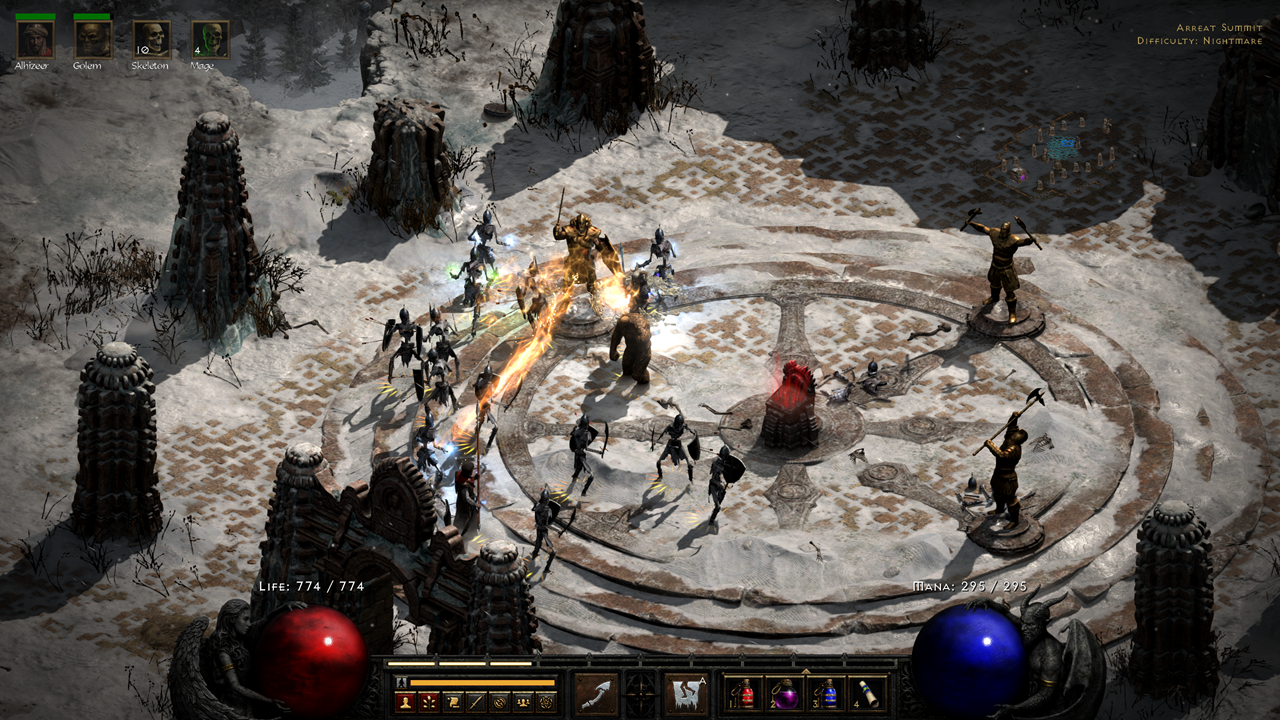The image size is (1280, 720).
Task: Select the left attack skill icon
Action: pyautogui.click(x=596, y=694)
